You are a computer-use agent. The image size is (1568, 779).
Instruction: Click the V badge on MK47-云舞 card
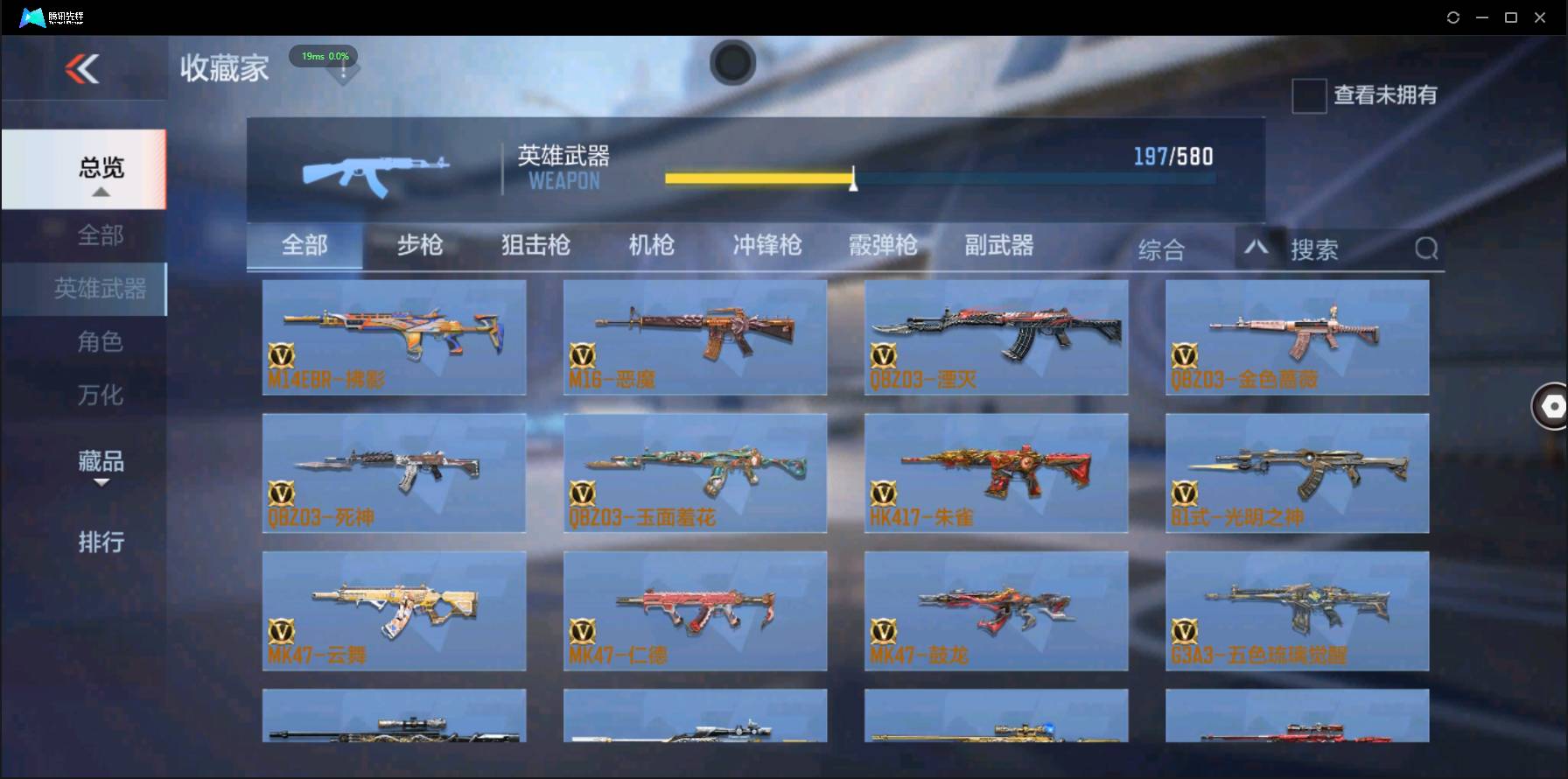click(283, 632)
